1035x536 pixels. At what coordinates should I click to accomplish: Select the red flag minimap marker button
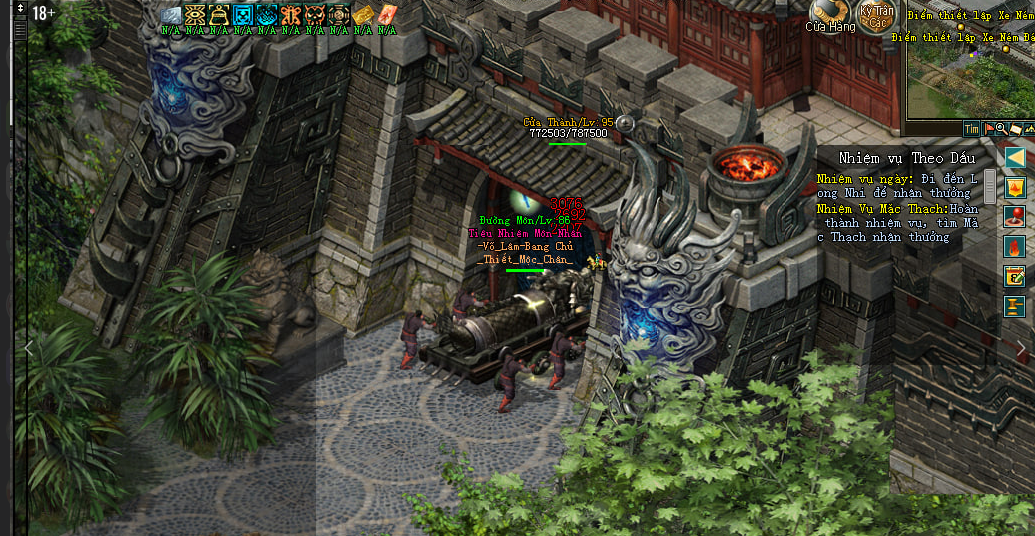[988, 129]
